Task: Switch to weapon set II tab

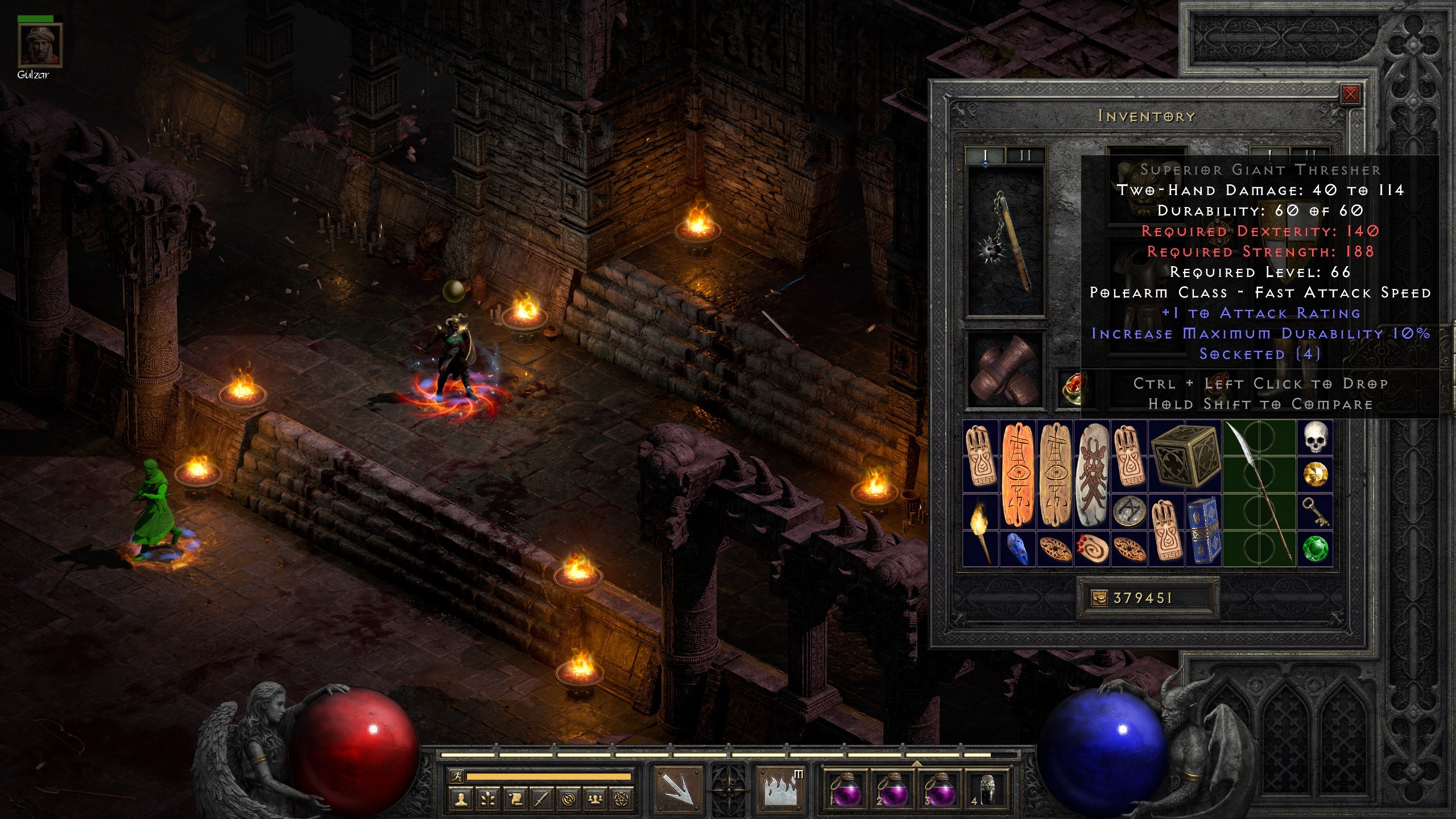Action: click(x=1025, y=155)
